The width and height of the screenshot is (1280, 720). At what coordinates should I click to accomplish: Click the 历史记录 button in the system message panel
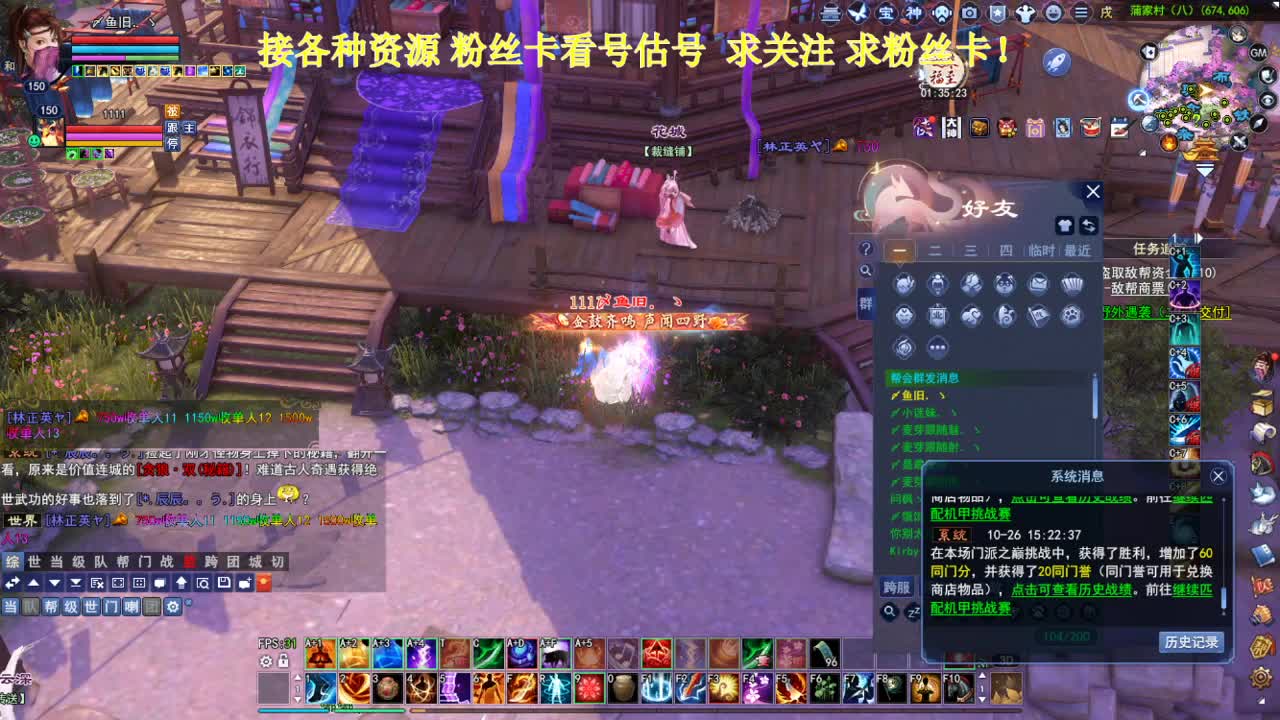pyautogui.click(x=1192, y=642)
